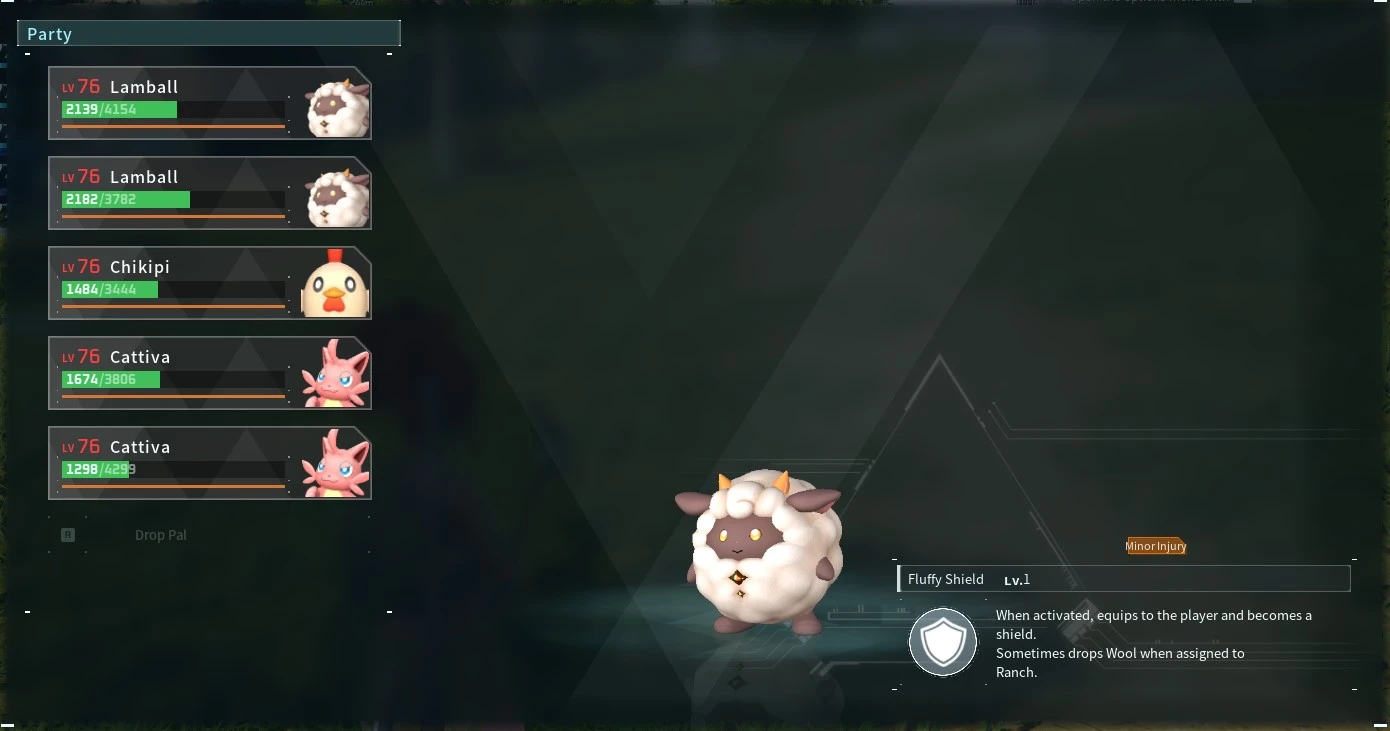Image resolution: width=1390 pixels, height=731 pixels.
Task: Choose Chikipi in the party list
Action: (x=209, y=283)
